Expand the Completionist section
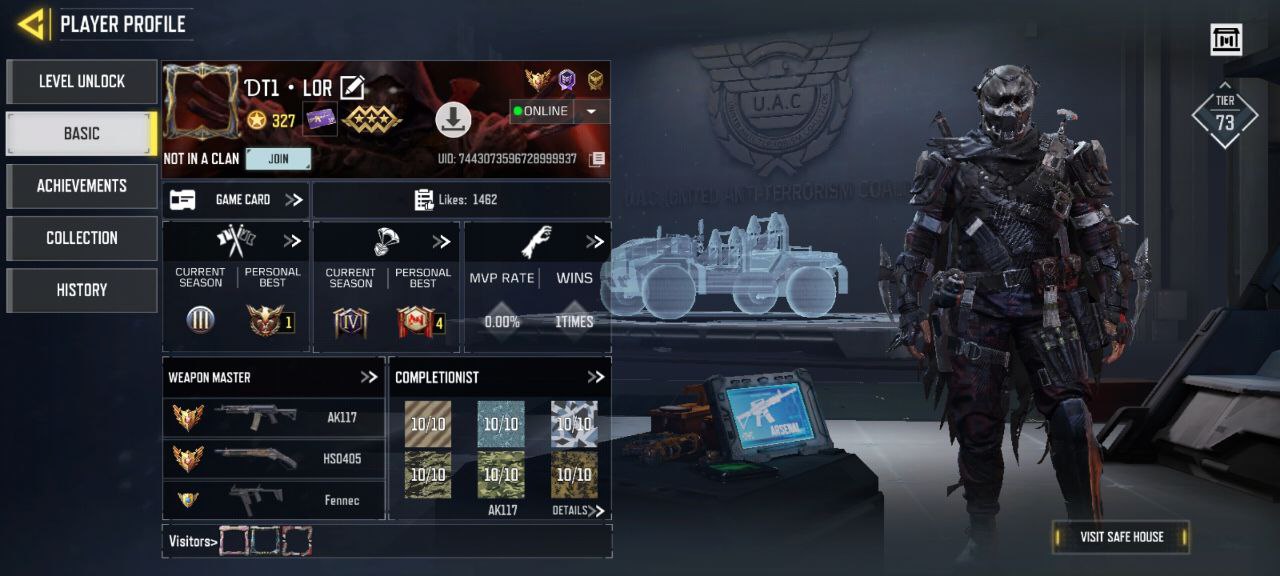Viewport: 1280px width, 576px height. coord(596,377)
